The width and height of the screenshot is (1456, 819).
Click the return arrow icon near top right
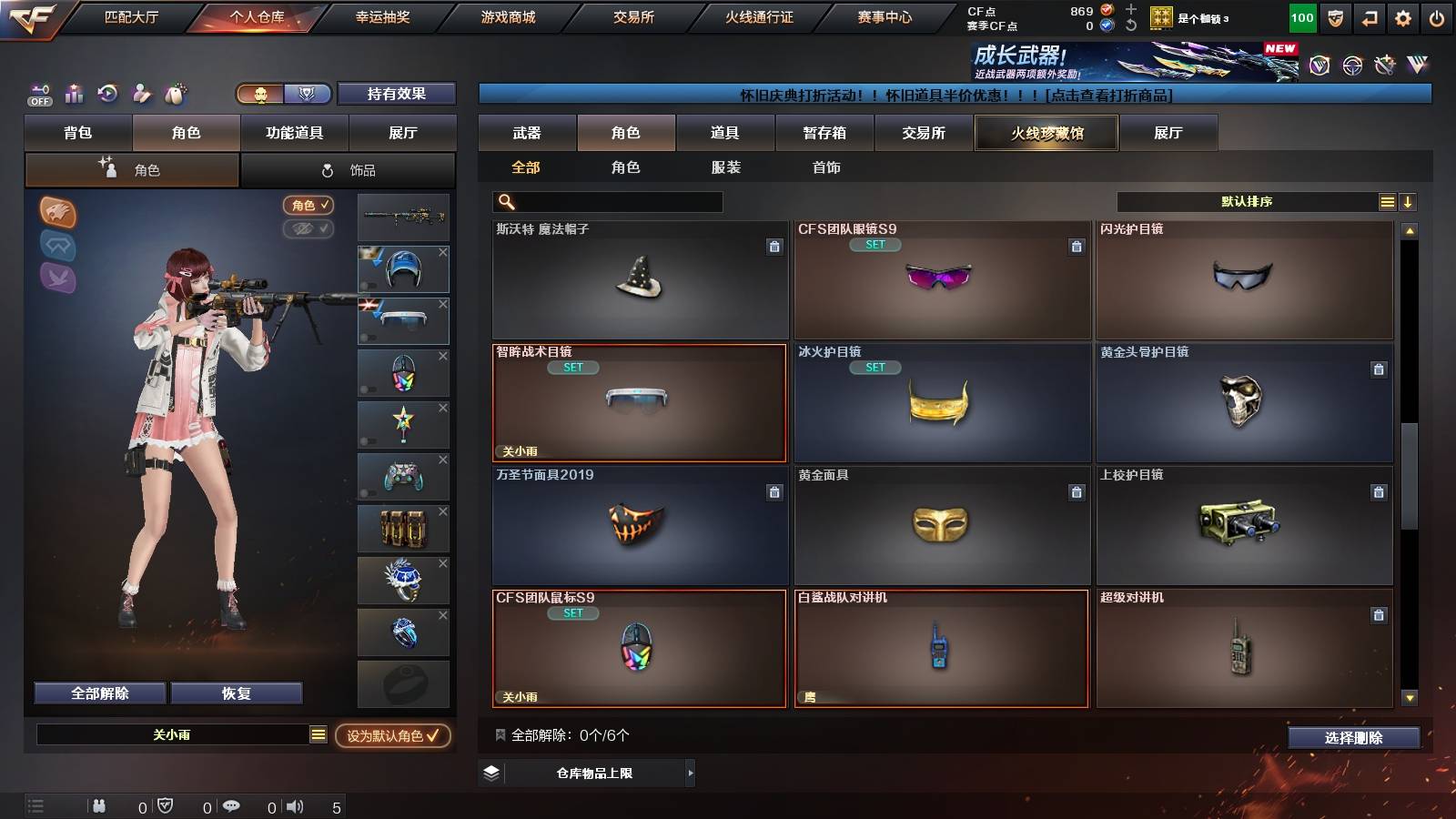click(x=1370, y=16)
